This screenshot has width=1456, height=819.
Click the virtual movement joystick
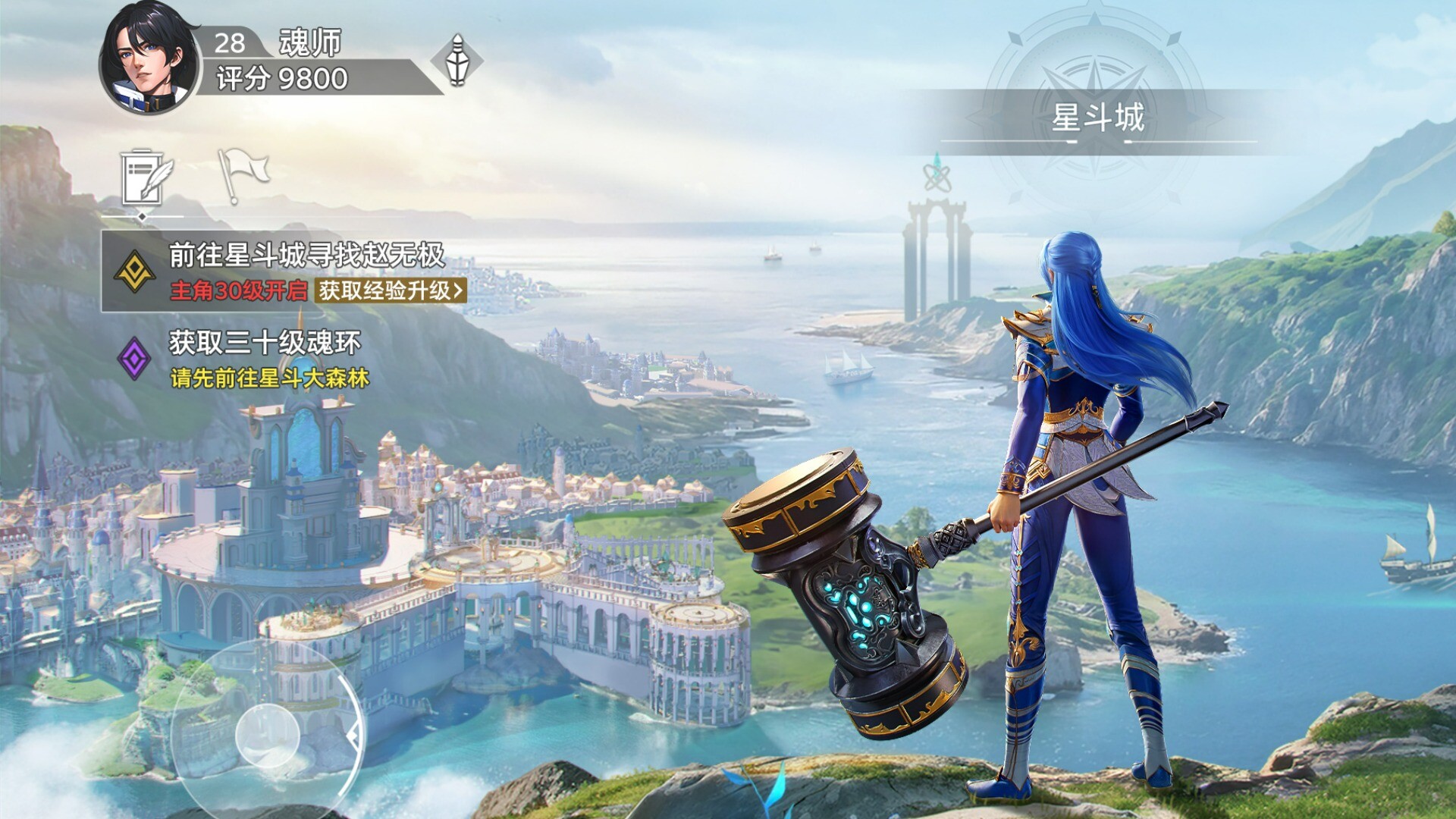click(267, 734)
